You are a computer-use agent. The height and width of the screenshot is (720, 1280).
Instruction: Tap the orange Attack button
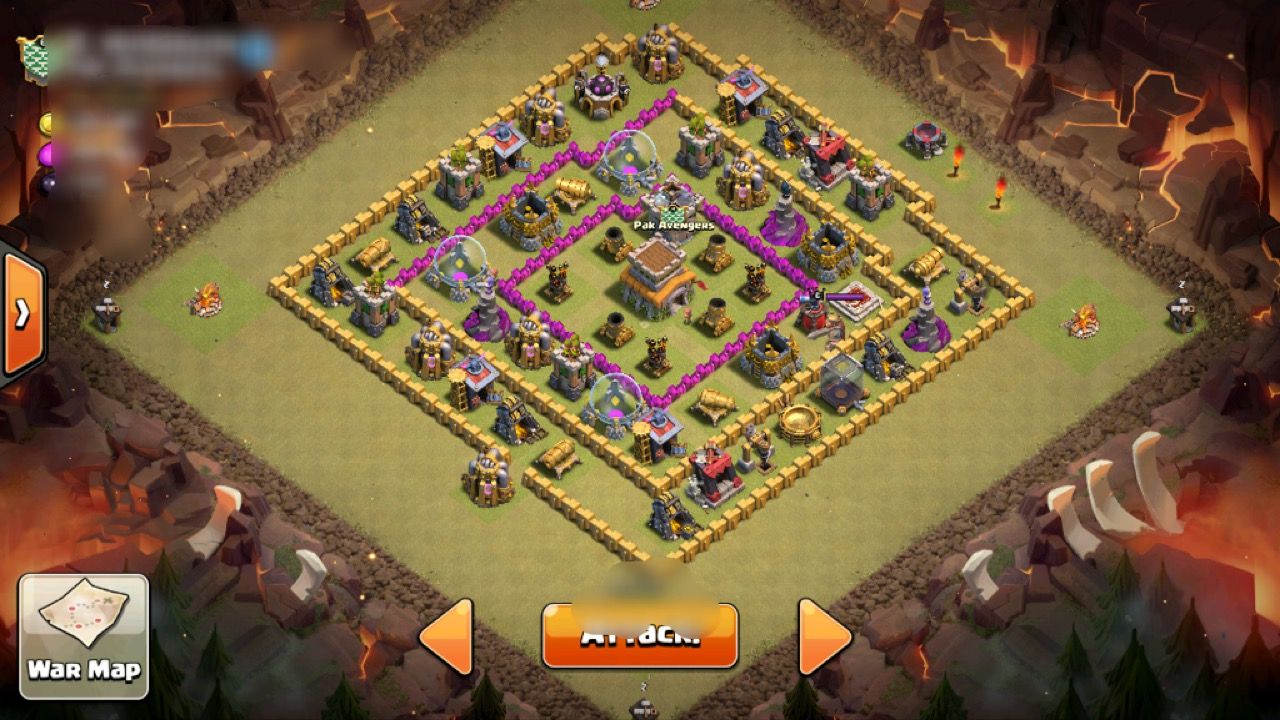point(640,636)
